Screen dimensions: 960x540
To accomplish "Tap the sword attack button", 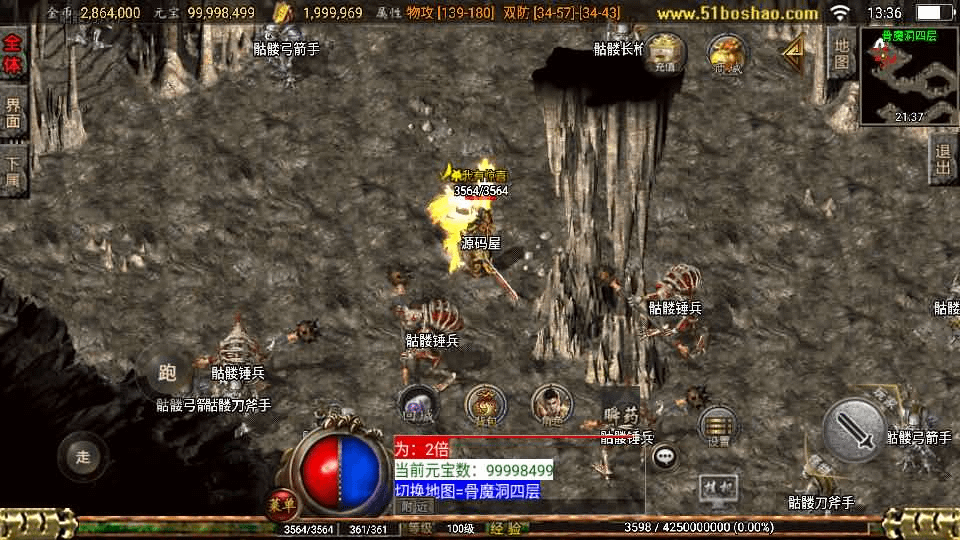I will tap(853, 430).
